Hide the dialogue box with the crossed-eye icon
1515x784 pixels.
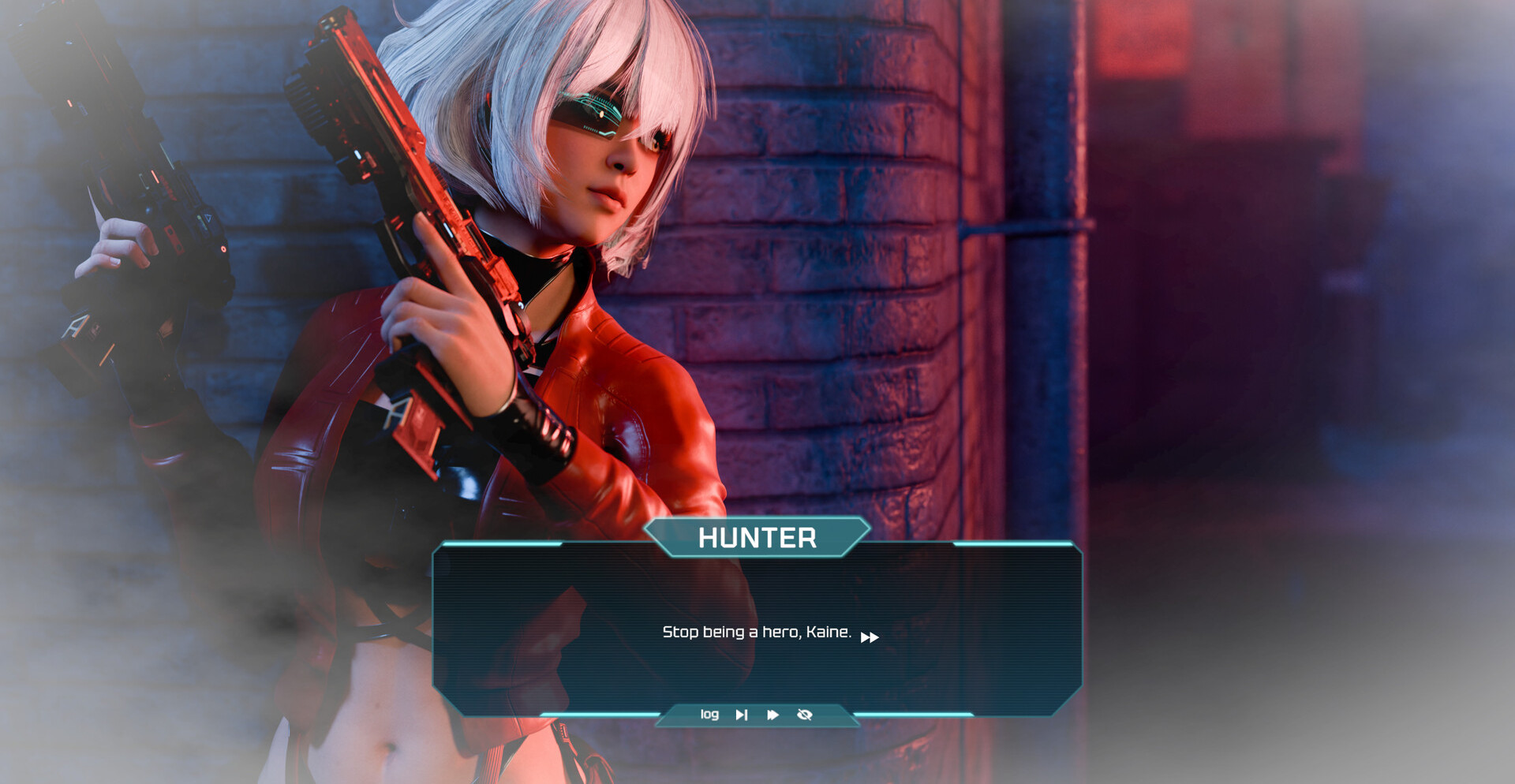pos(805,715)
